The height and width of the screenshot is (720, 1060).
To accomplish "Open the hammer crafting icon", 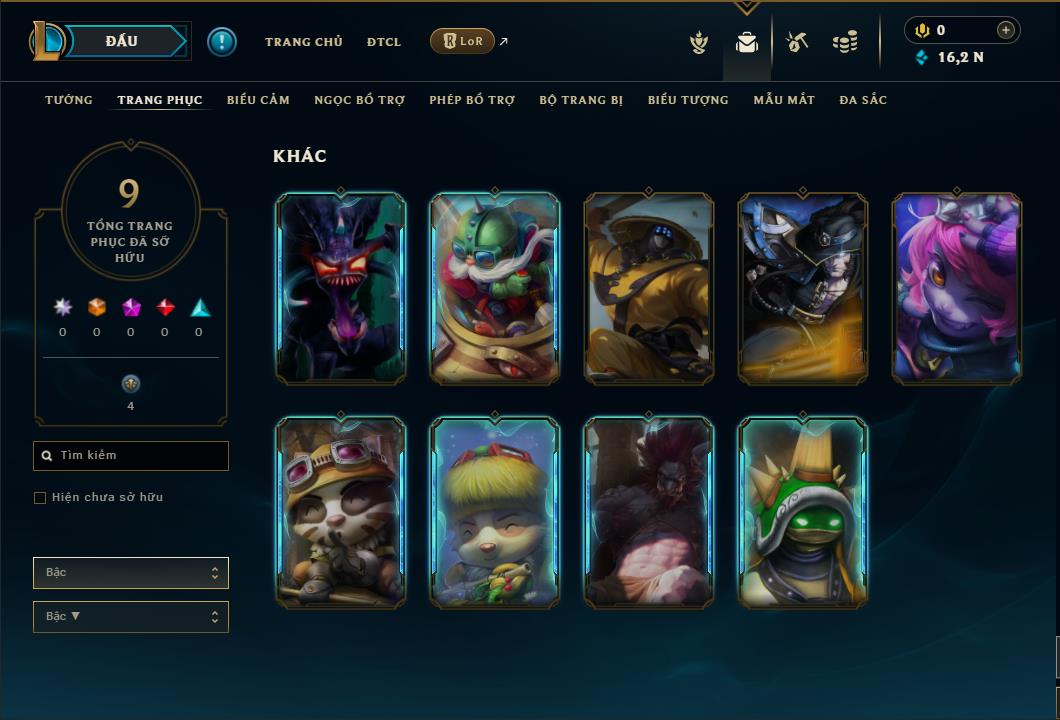I will [797, 42].
